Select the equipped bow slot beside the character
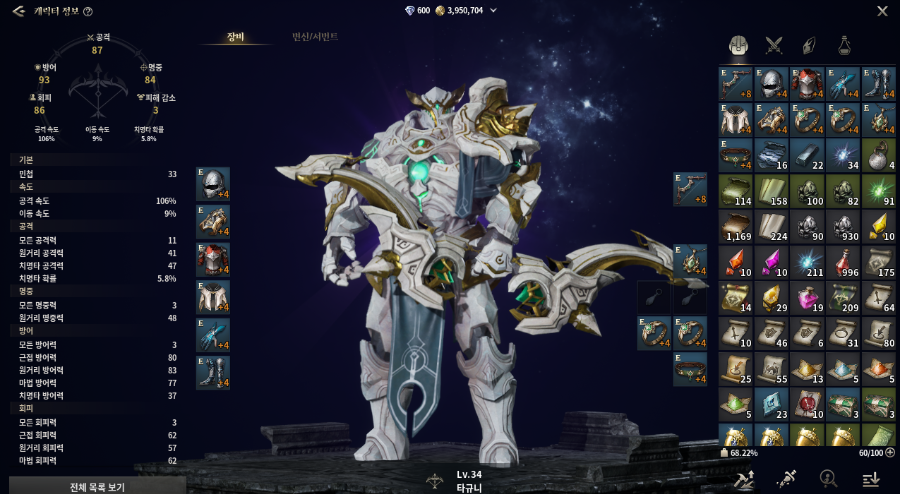 coord(690,189)
